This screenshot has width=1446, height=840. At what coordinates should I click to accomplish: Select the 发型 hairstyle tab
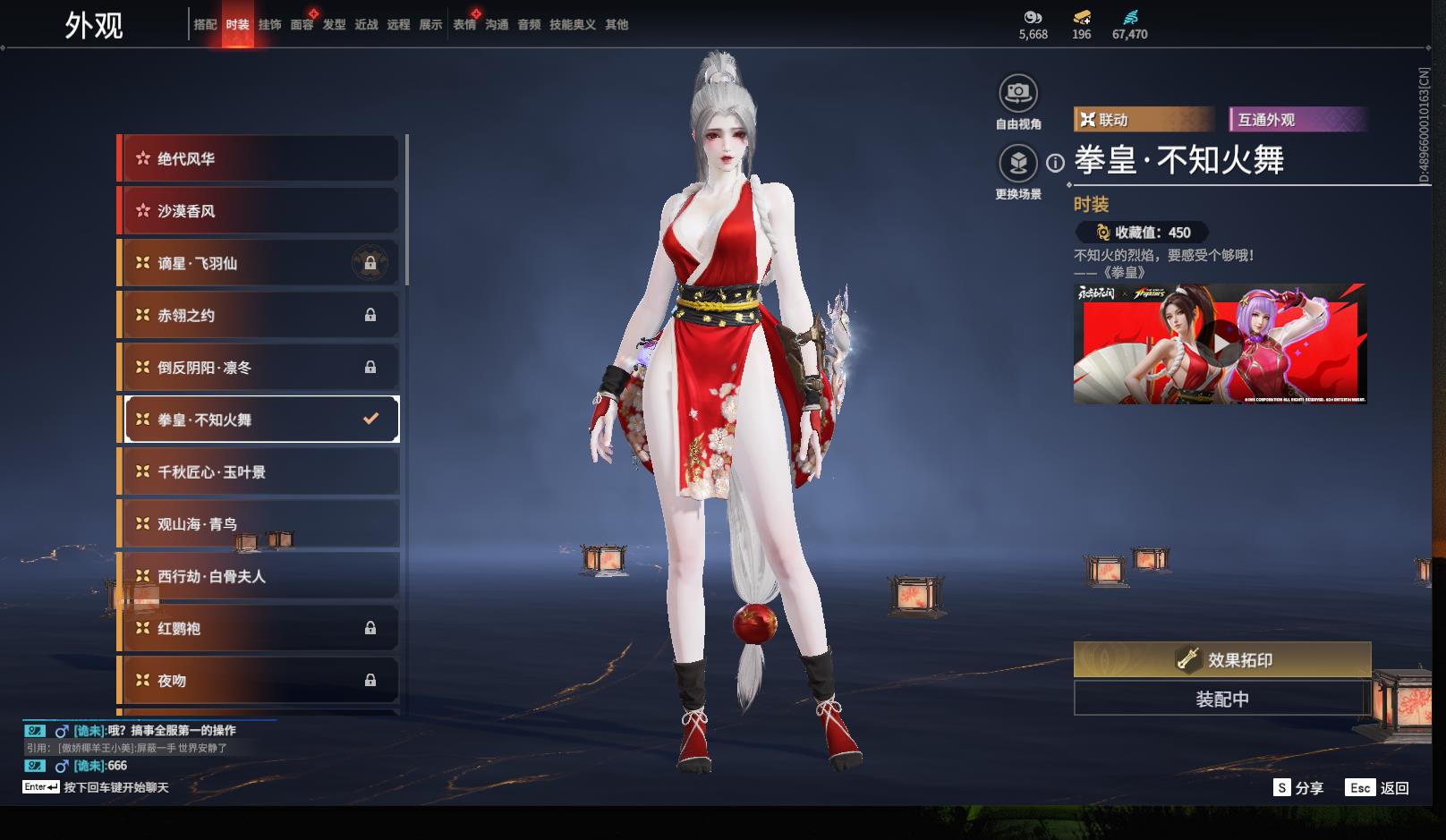pyautogui.click(x=334, y=25)
